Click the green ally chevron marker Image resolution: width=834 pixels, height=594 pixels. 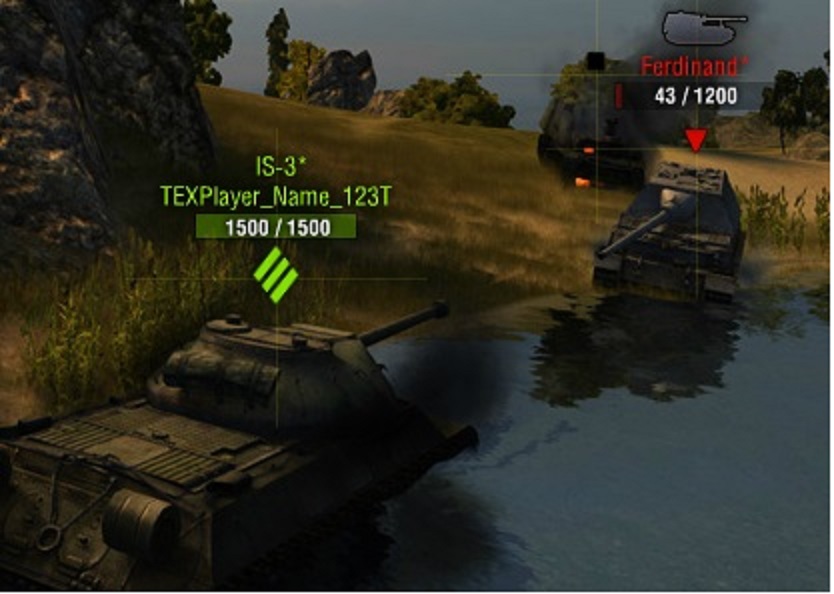click(276, 275)
